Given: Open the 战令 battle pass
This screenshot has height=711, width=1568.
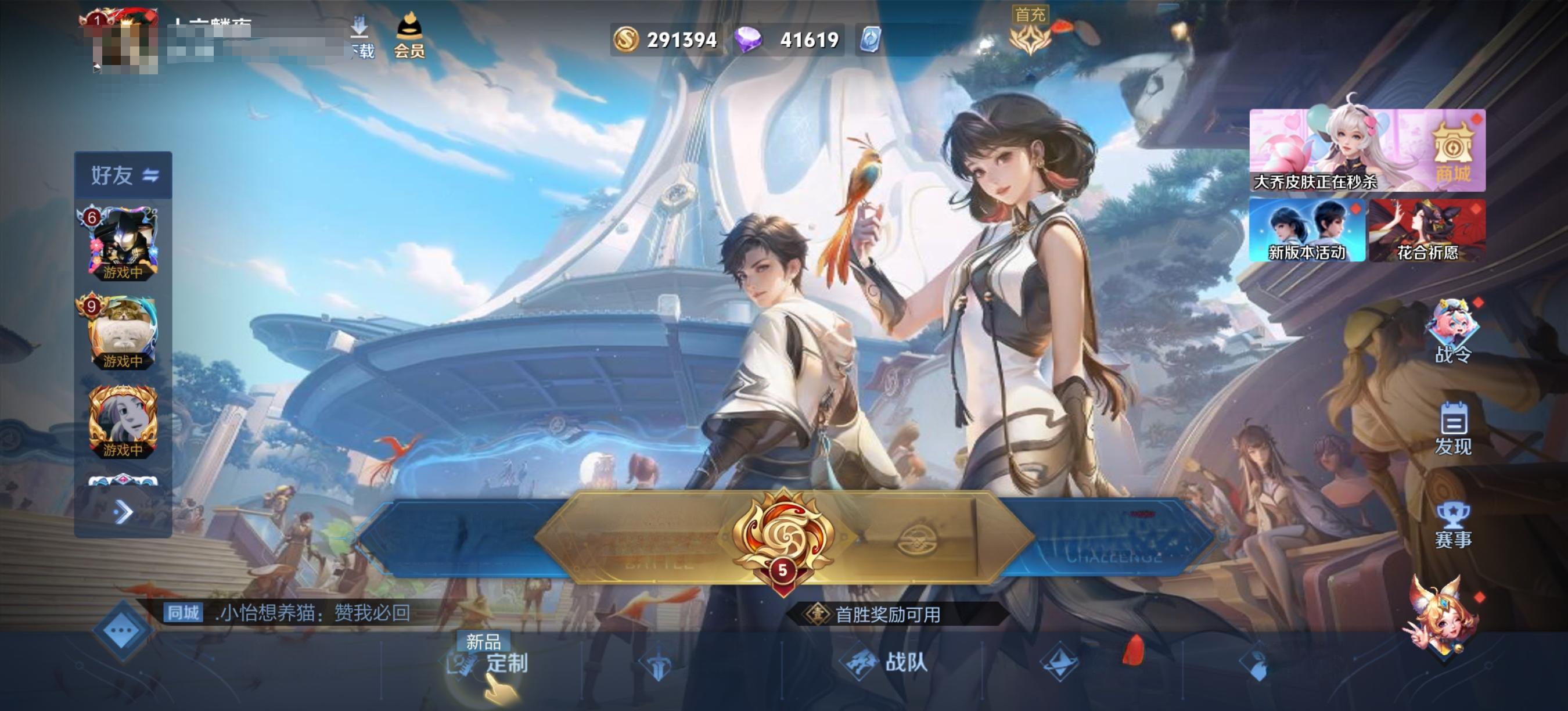Looking at the screenshot, I should [1453, 332].
